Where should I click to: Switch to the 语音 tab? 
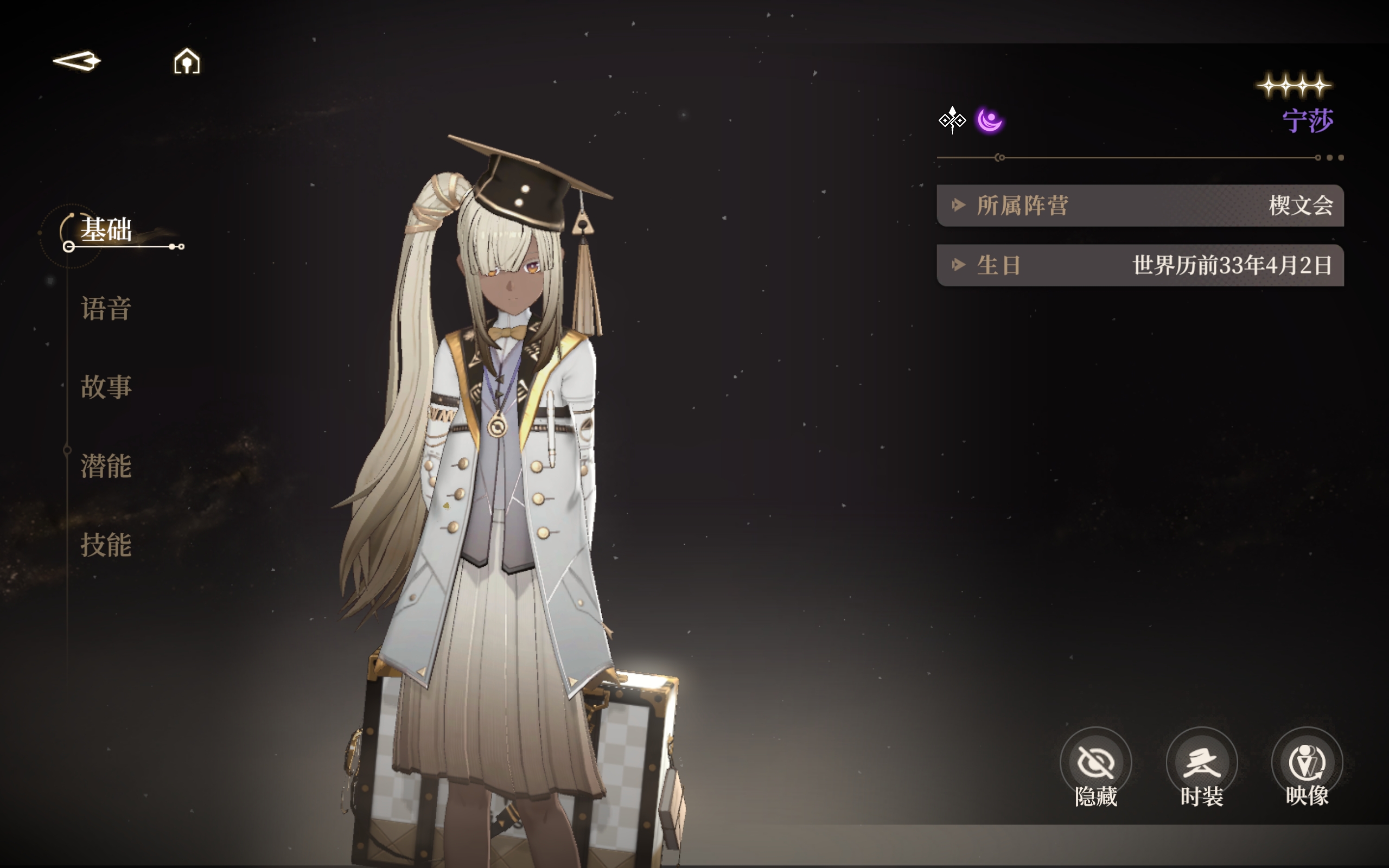click(106, 308)
